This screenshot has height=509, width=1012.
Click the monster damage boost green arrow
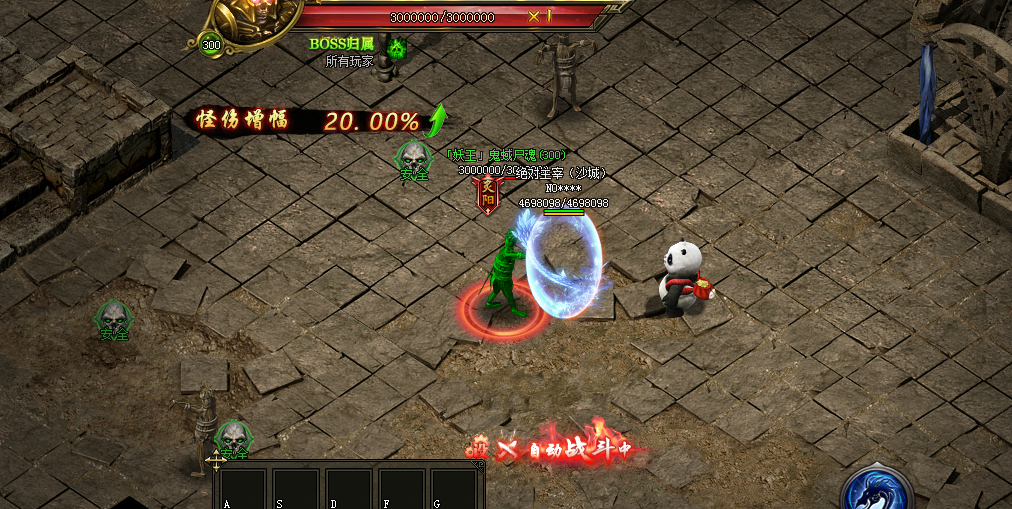click(x=436, y=121)
